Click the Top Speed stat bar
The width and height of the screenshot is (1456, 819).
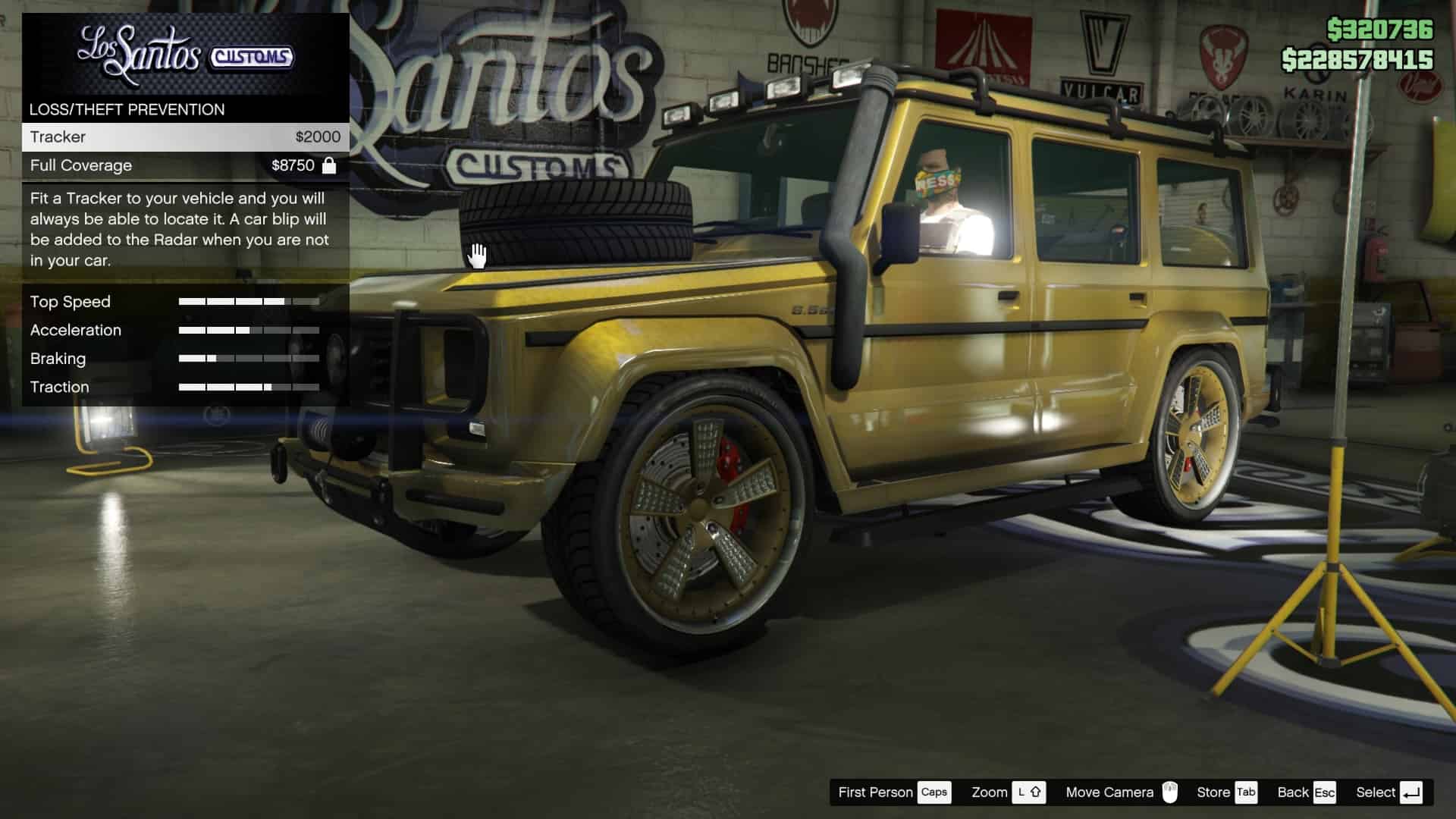click(249, 301)
